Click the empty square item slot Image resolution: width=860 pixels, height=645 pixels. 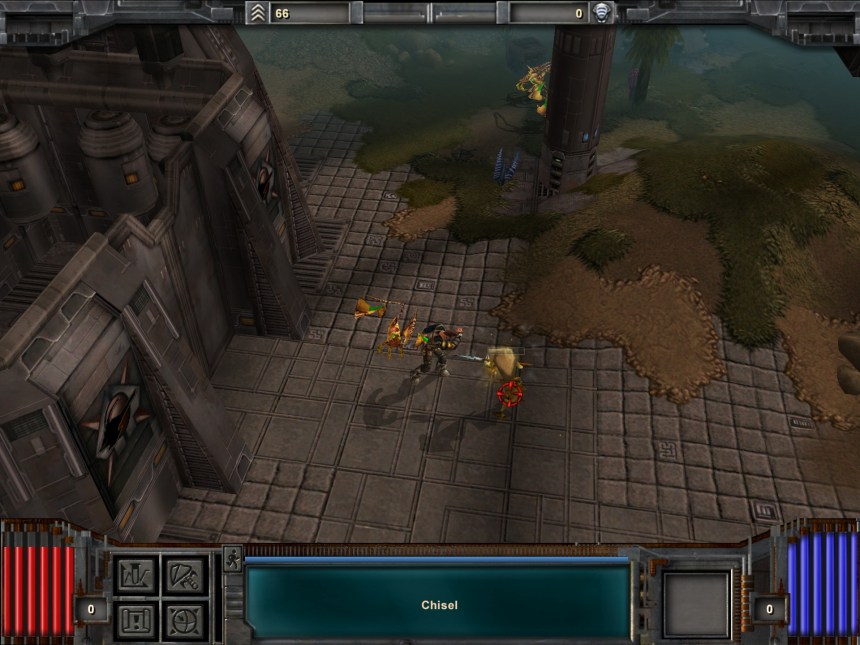click(696, 604)
